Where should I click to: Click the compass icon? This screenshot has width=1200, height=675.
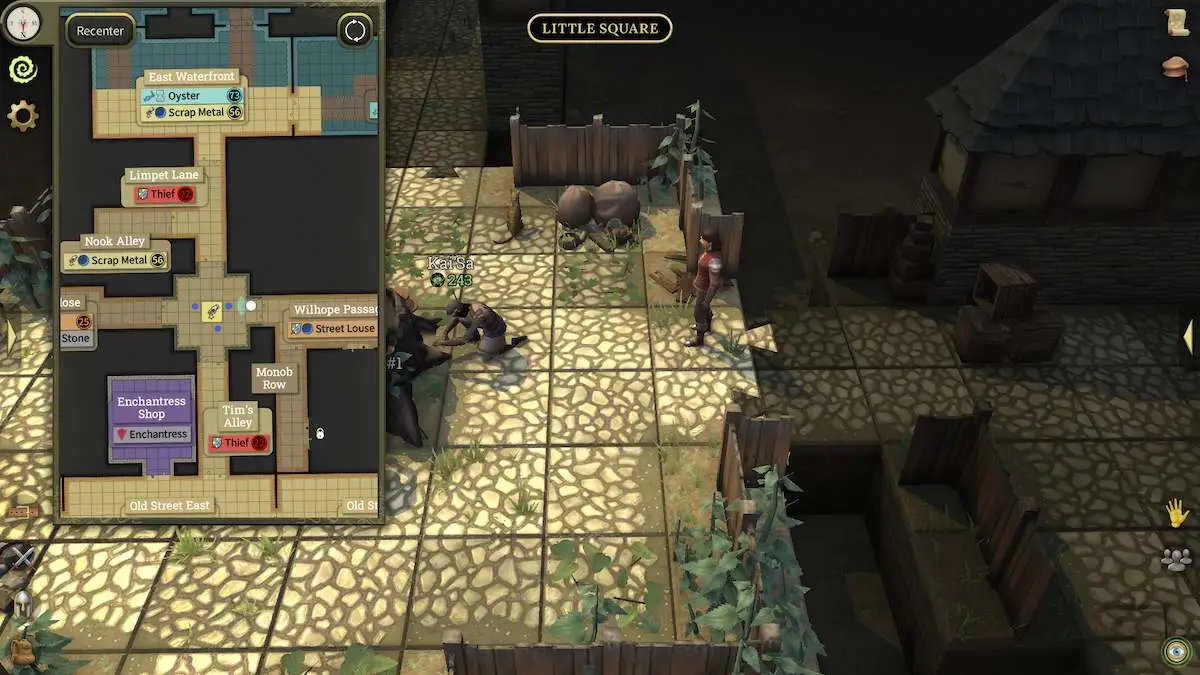tap(22, 20)
